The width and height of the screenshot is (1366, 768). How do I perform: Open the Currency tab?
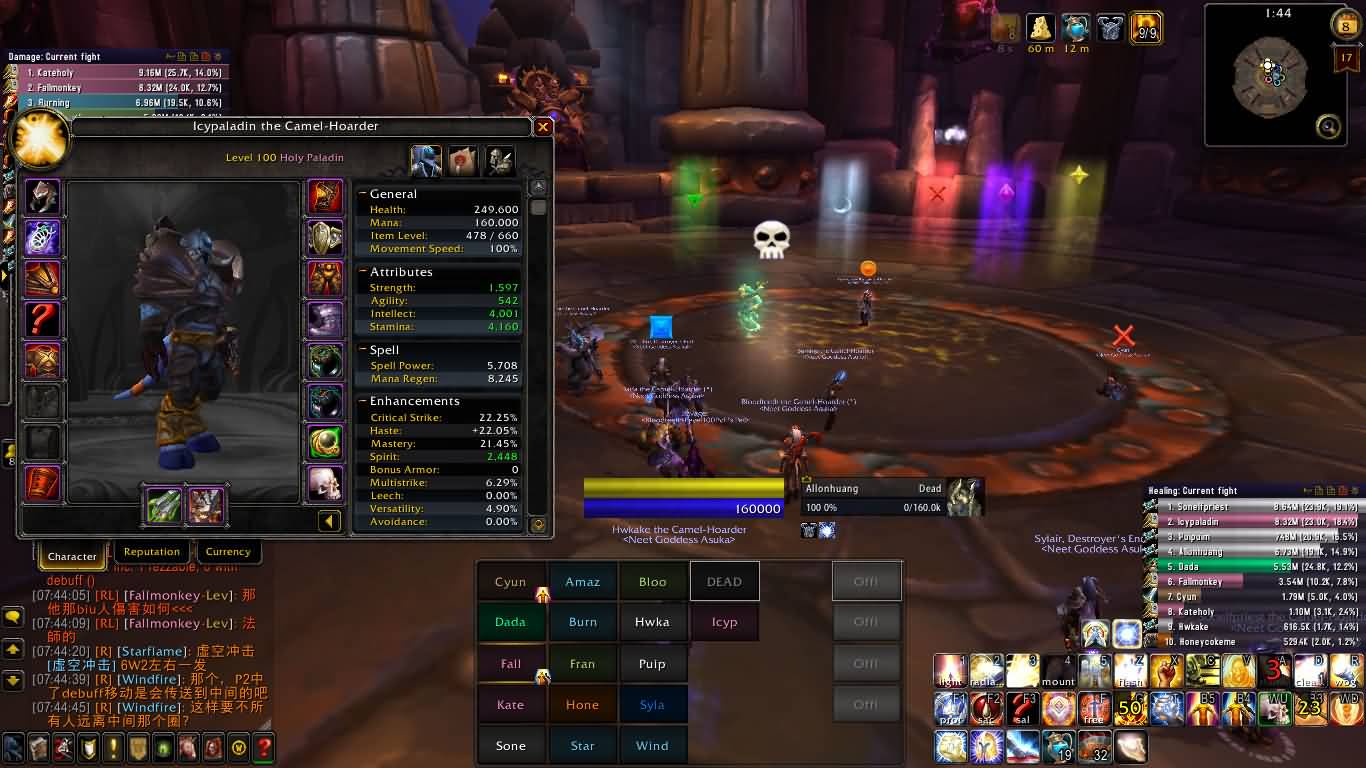tap(228, 552)
